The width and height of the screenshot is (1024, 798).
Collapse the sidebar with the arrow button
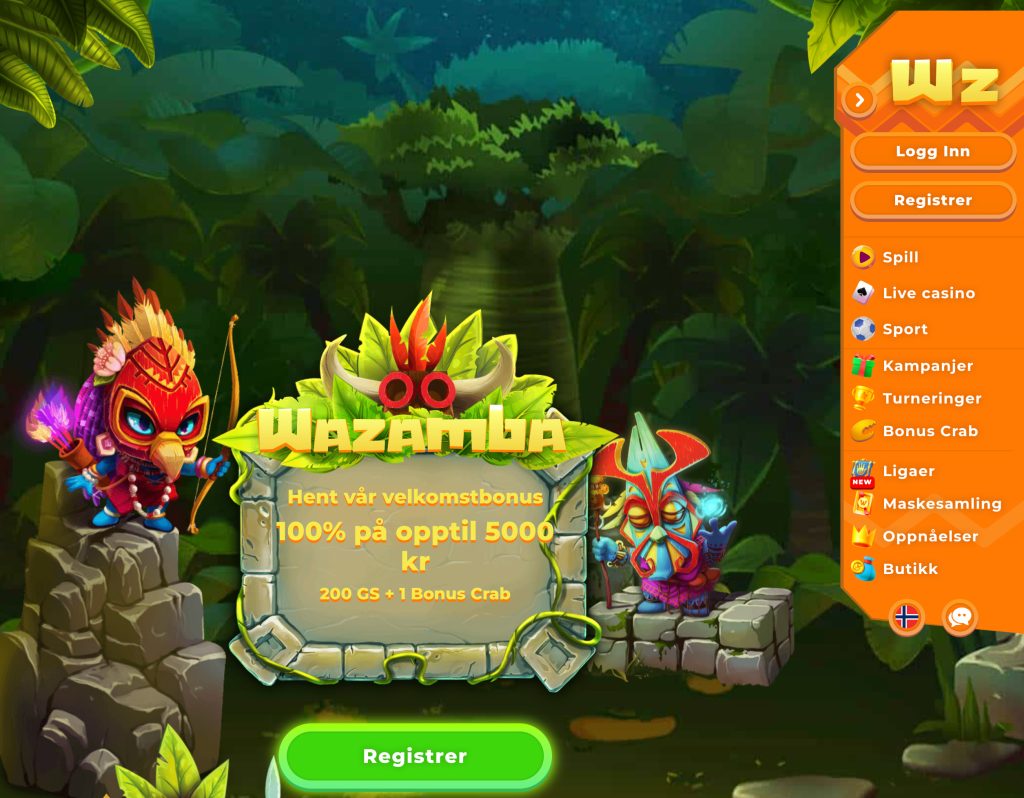pyautogui.click(x=859, y=99)
